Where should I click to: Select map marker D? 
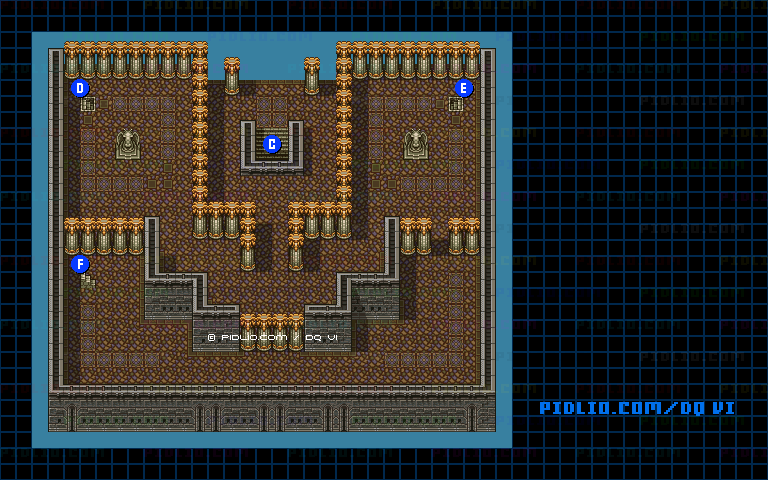pyautogui.click(x=81, y=88)
